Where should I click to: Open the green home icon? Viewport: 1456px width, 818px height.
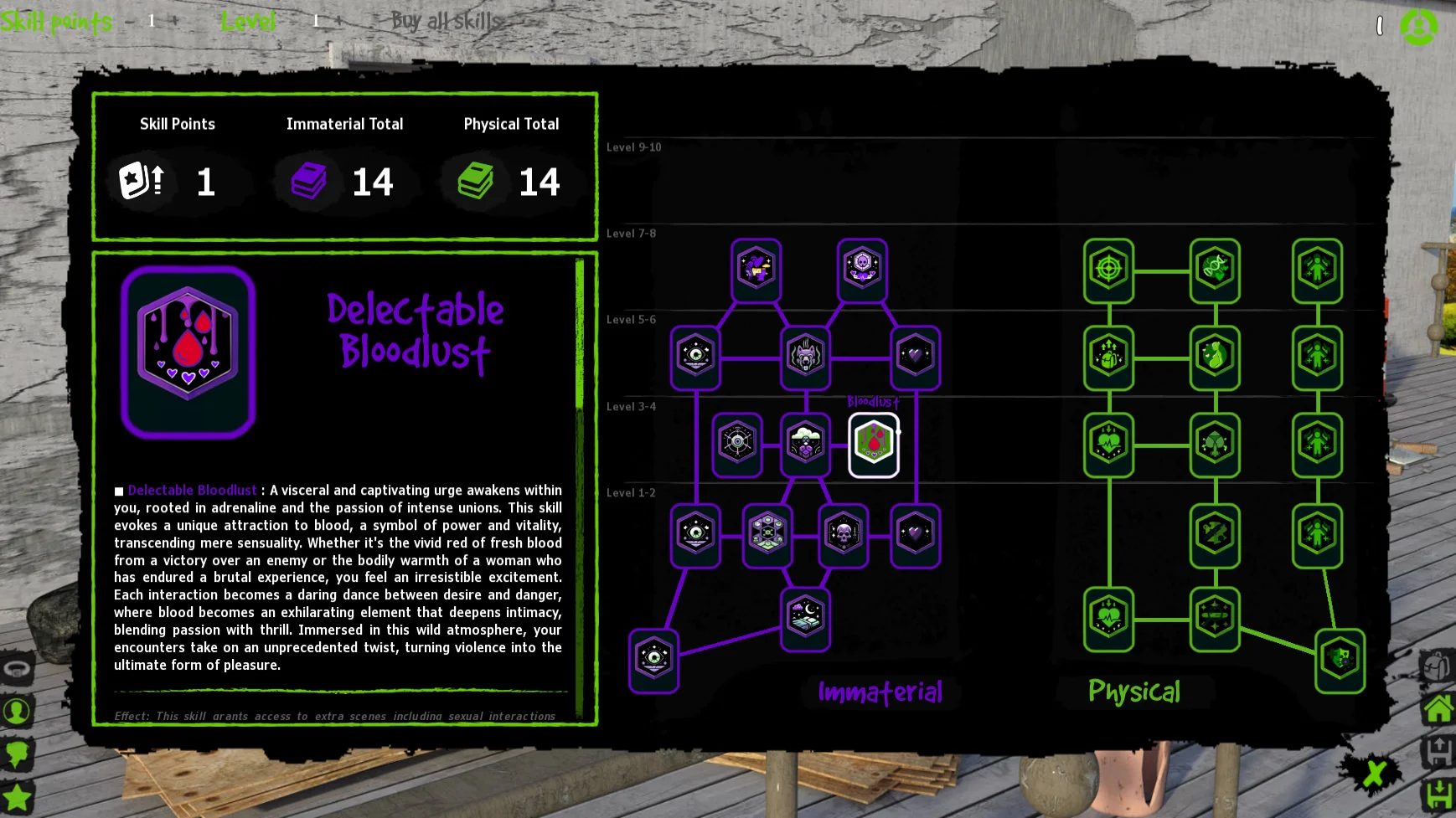coord(1438,709)
